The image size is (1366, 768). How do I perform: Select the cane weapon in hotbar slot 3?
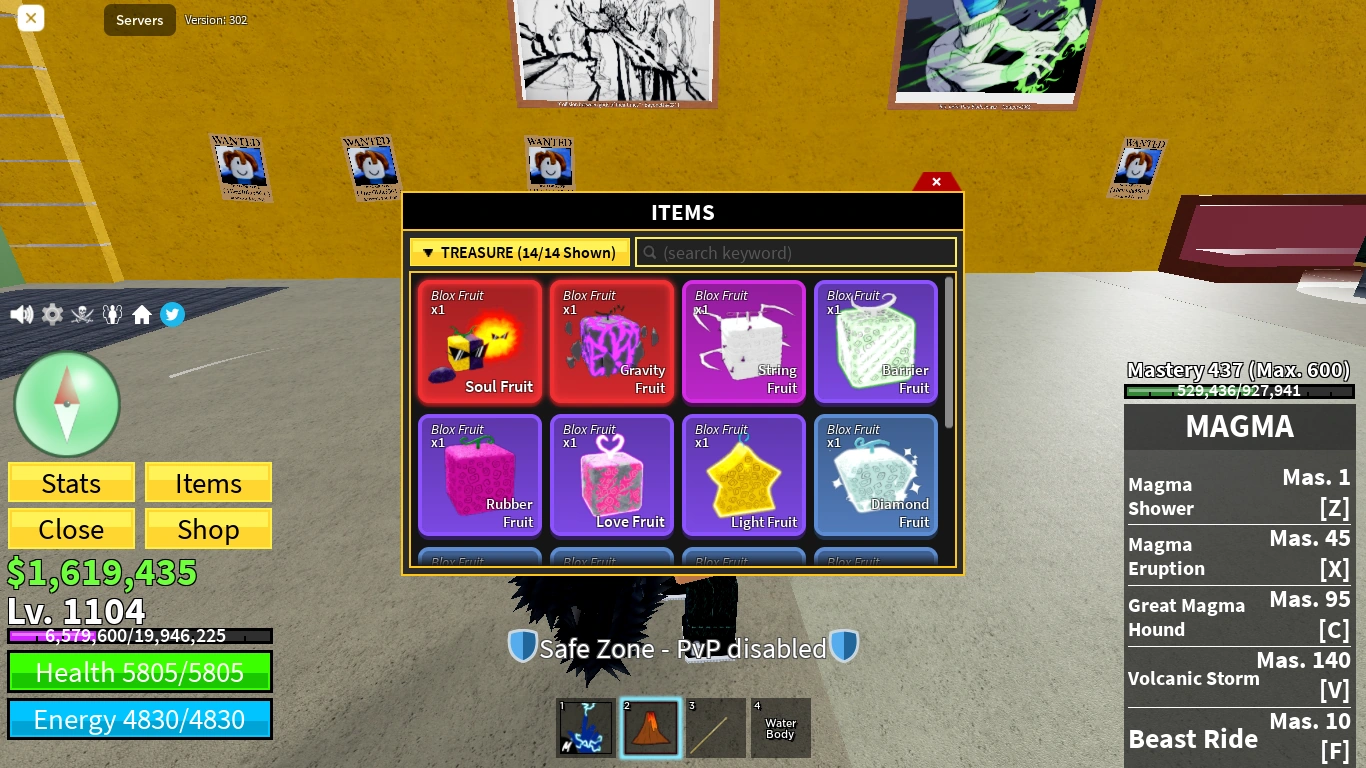coord(715,727)
